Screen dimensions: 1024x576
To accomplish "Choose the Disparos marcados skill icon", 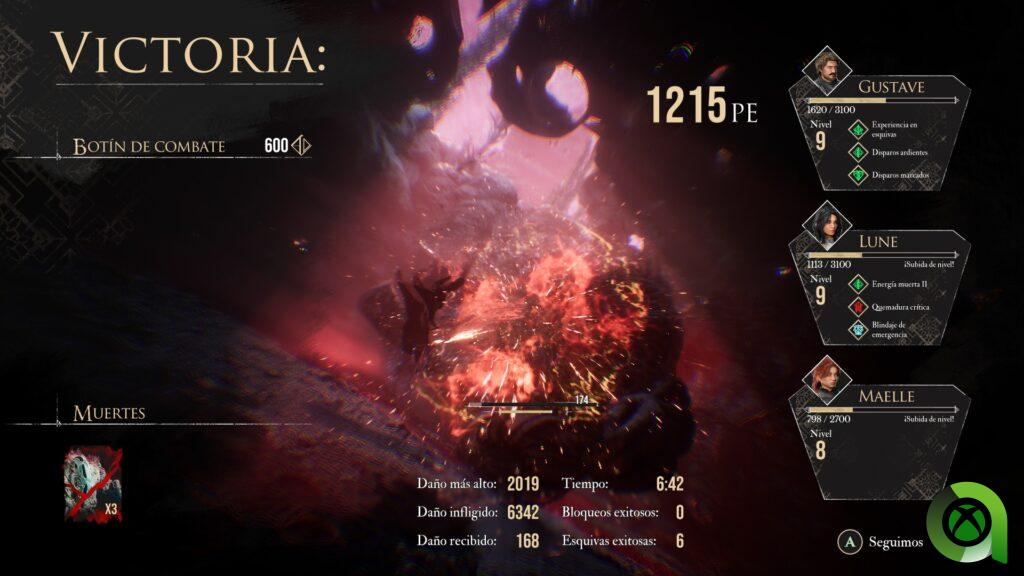I will [856, 175].
